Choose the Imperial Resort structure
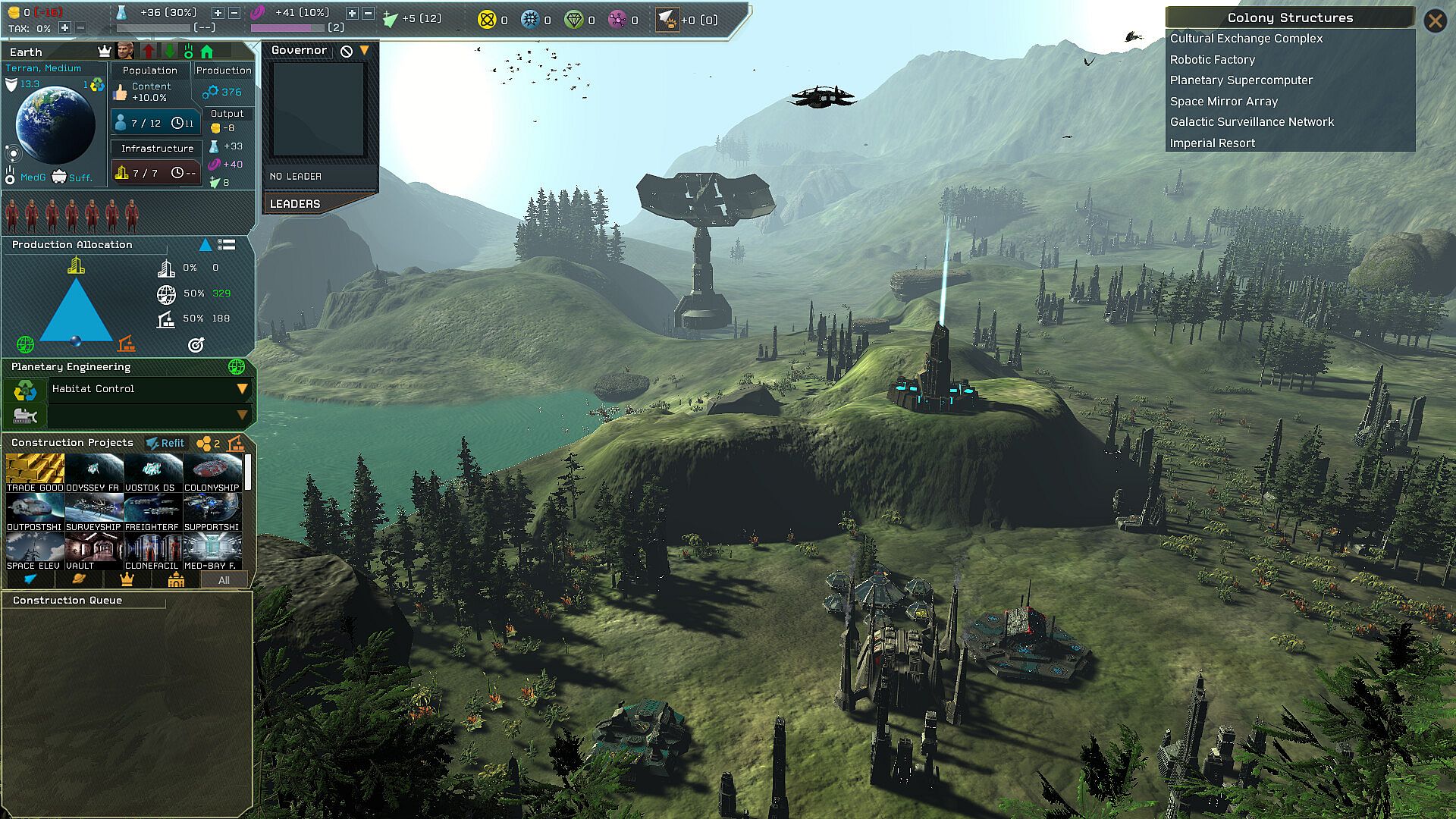The height and width of the screenshot is (819, 1456). coord(1212,143)
